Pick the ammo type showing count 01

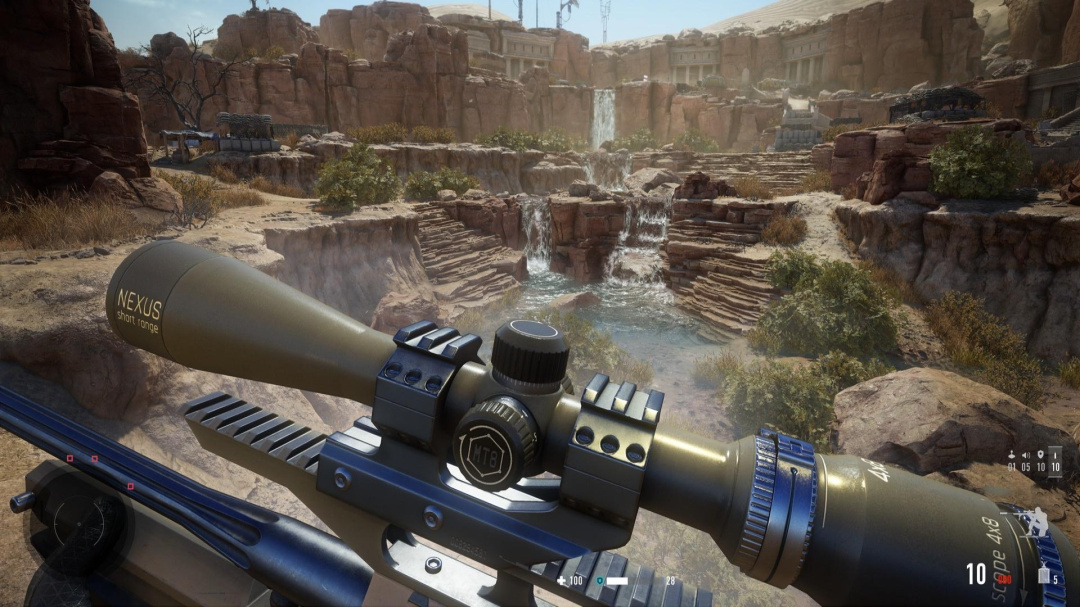point(1012,461)
